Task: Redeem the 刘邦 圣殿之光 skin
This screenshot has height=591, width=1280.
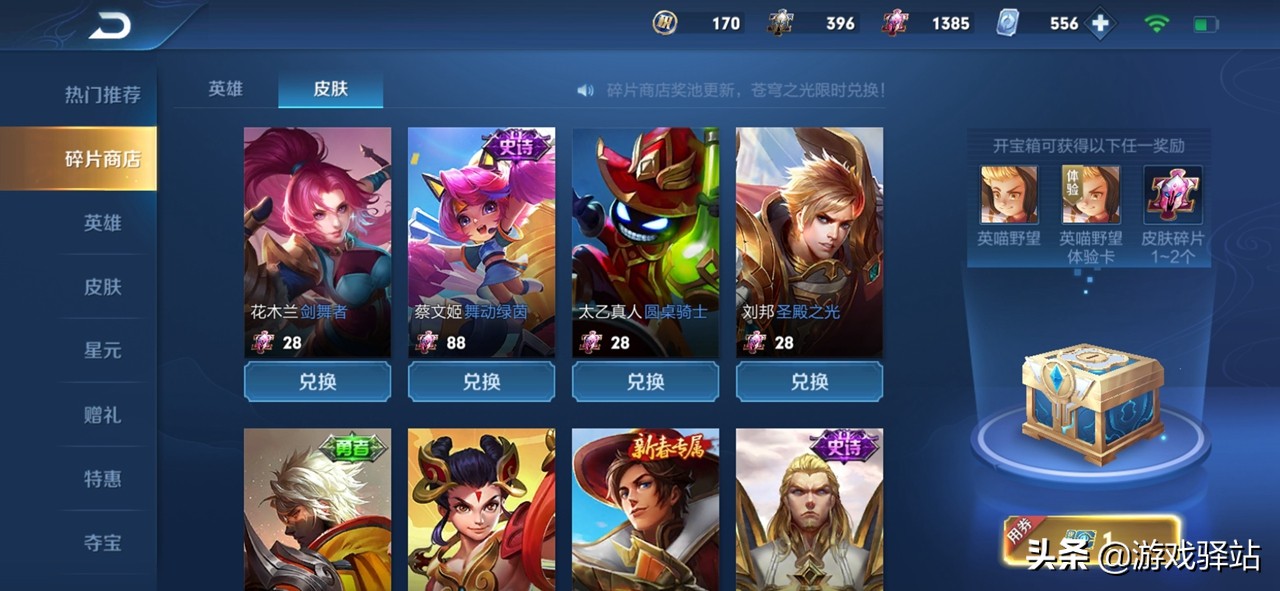Action: 809,382
